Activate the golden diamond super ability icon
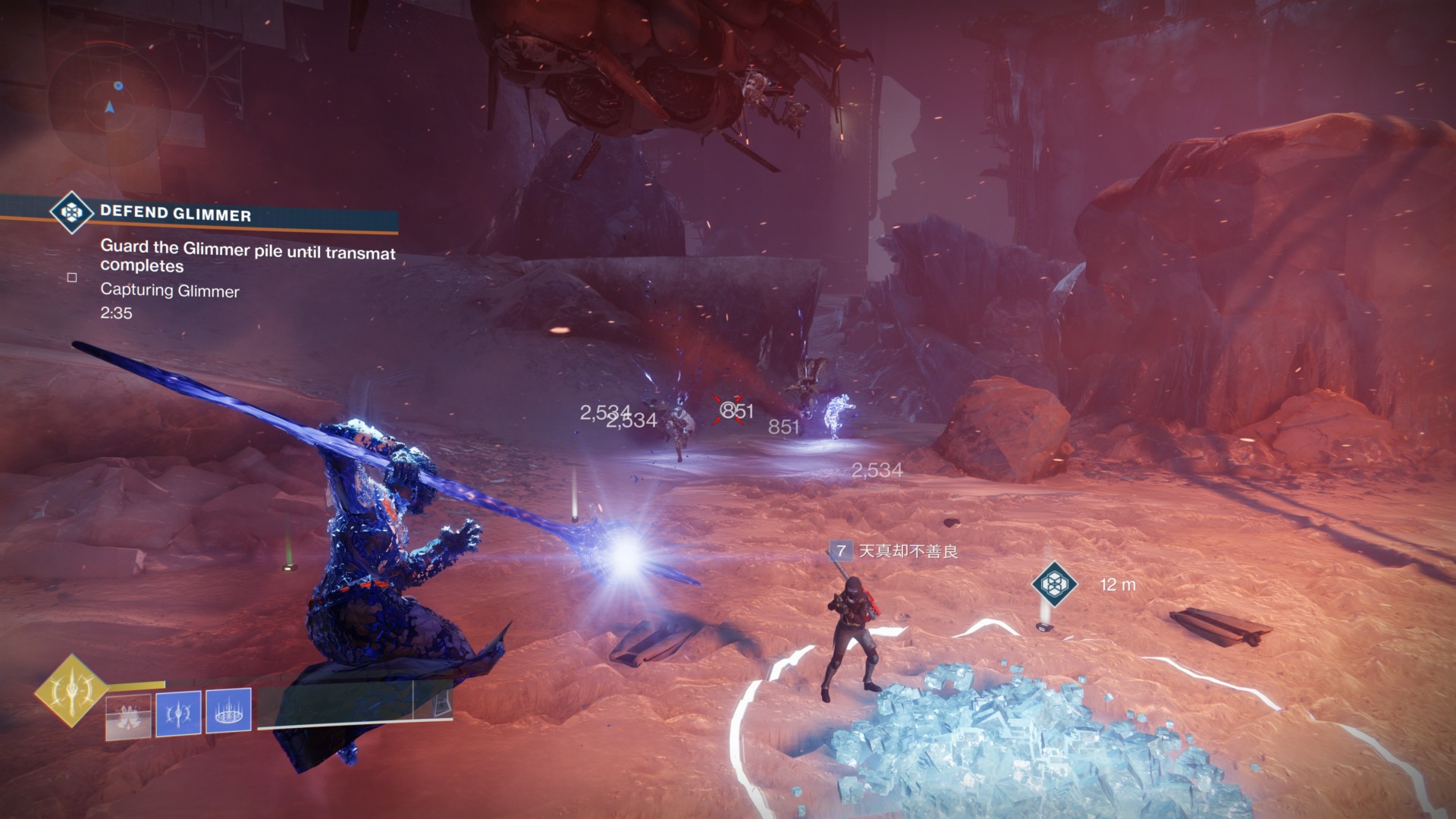Screen dimensions: 1456x819 click(x=72, y=691)
